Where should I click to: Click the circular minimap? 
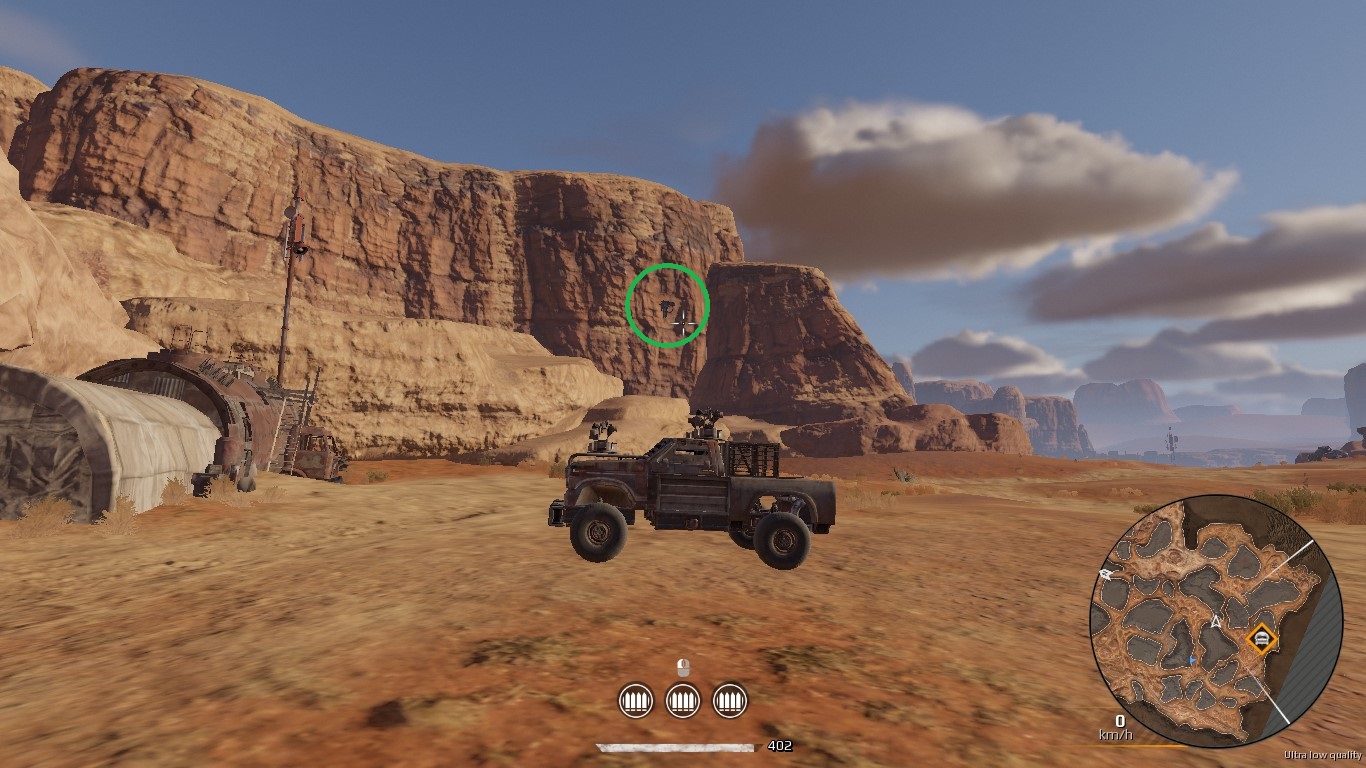coord(1215,621)
